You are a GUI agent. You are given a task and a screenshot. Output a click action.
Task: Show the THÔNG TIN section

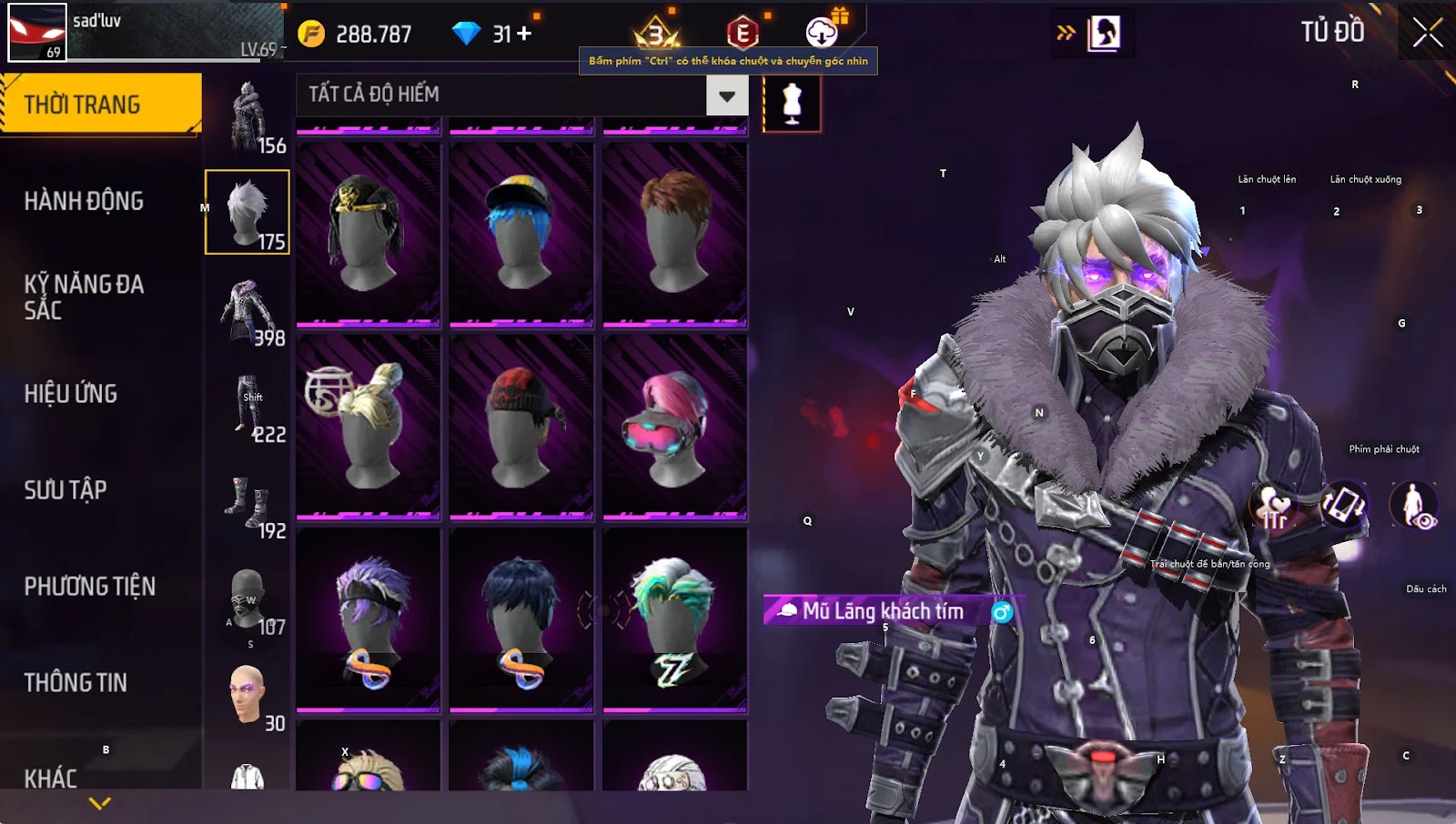point(76,683)
